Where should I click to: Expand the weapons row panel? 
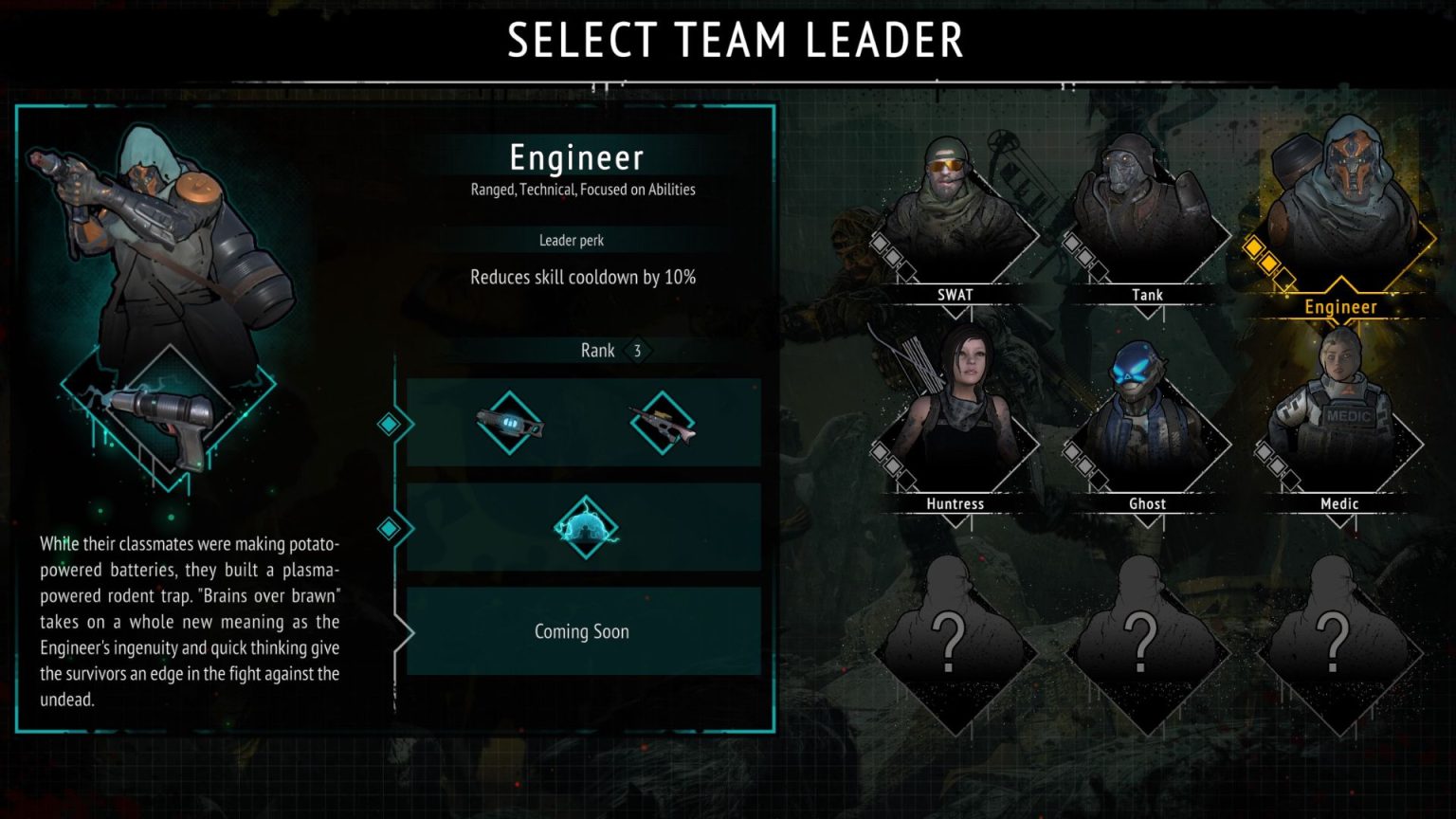click(x=583, y=424)
